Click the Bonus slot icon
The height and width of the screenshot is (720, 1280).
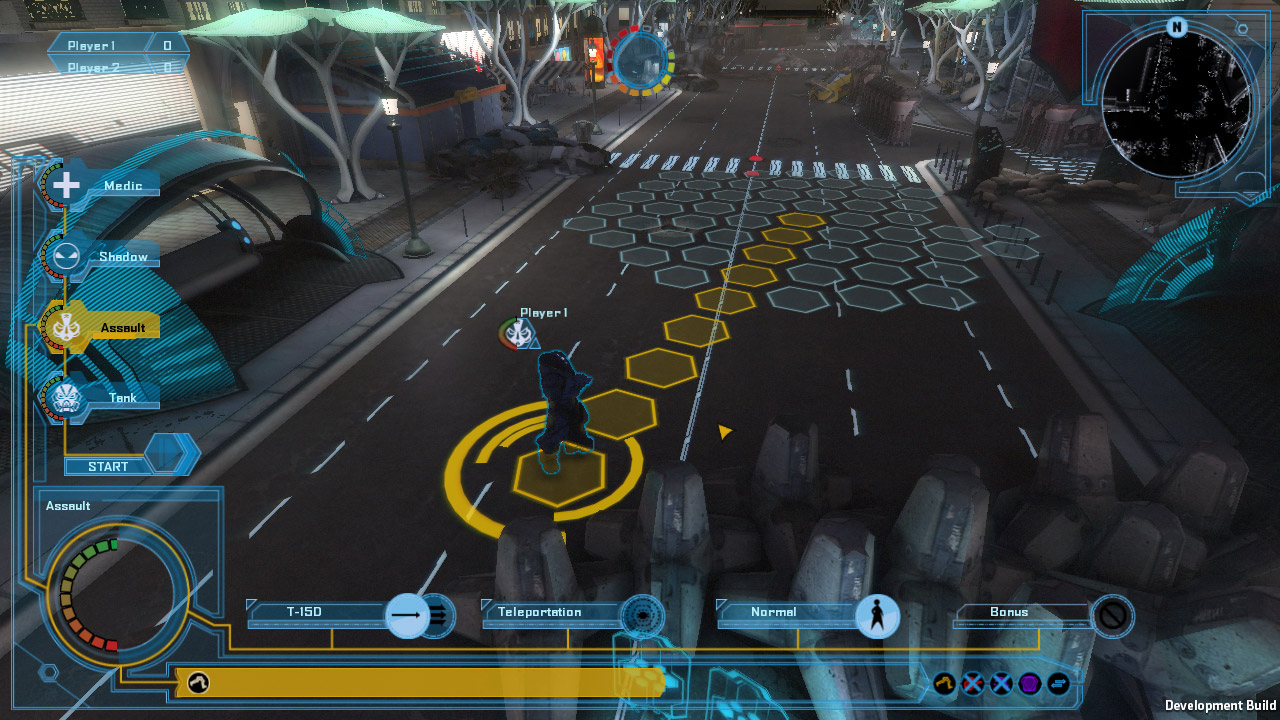[x=1112, y=615]
